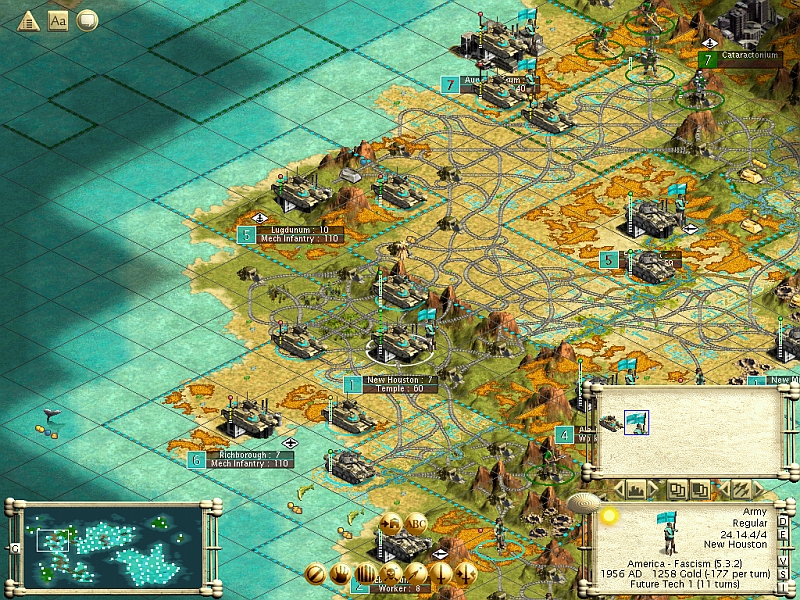Open the pyramid main menu button

pos(27,20)
